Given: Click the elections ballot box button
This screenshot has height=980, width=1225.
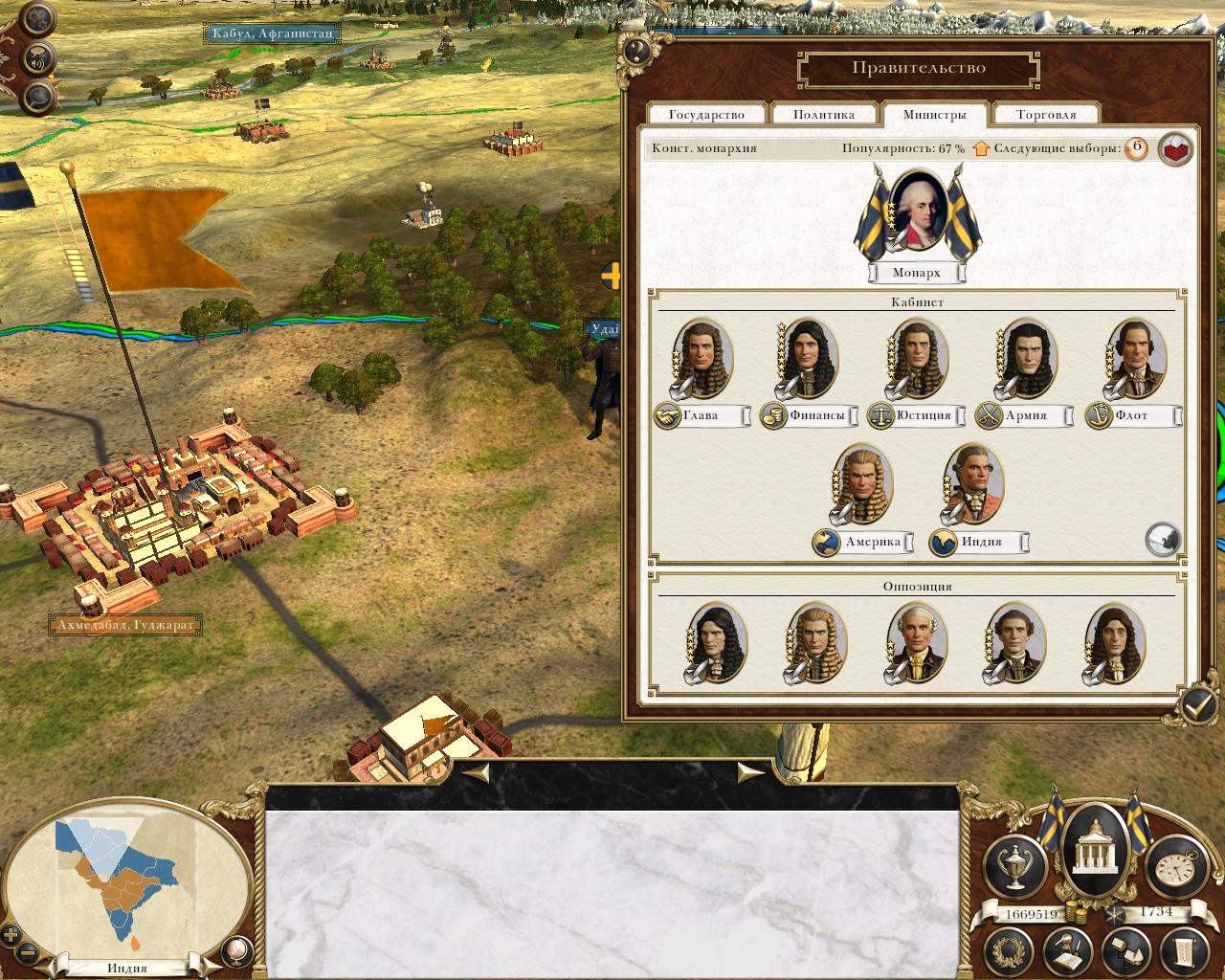Looking at the screenshot, I should [1175, 149].
